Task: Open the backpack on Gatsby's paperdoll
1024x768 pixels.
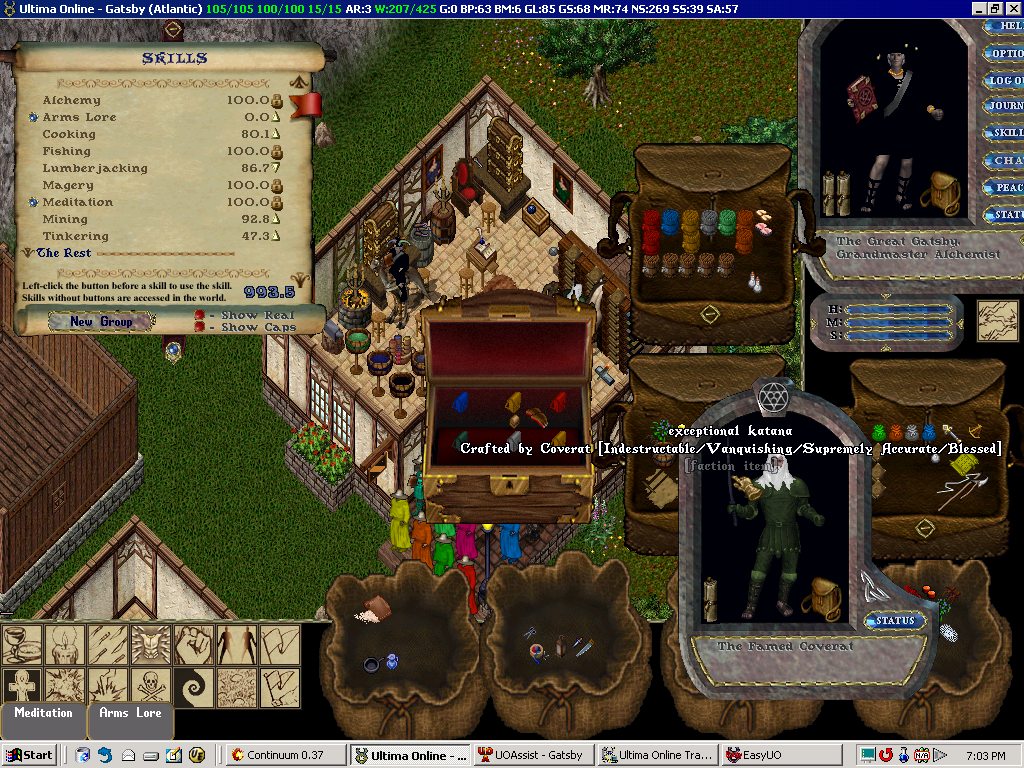Action: click(x=942, y=192)
